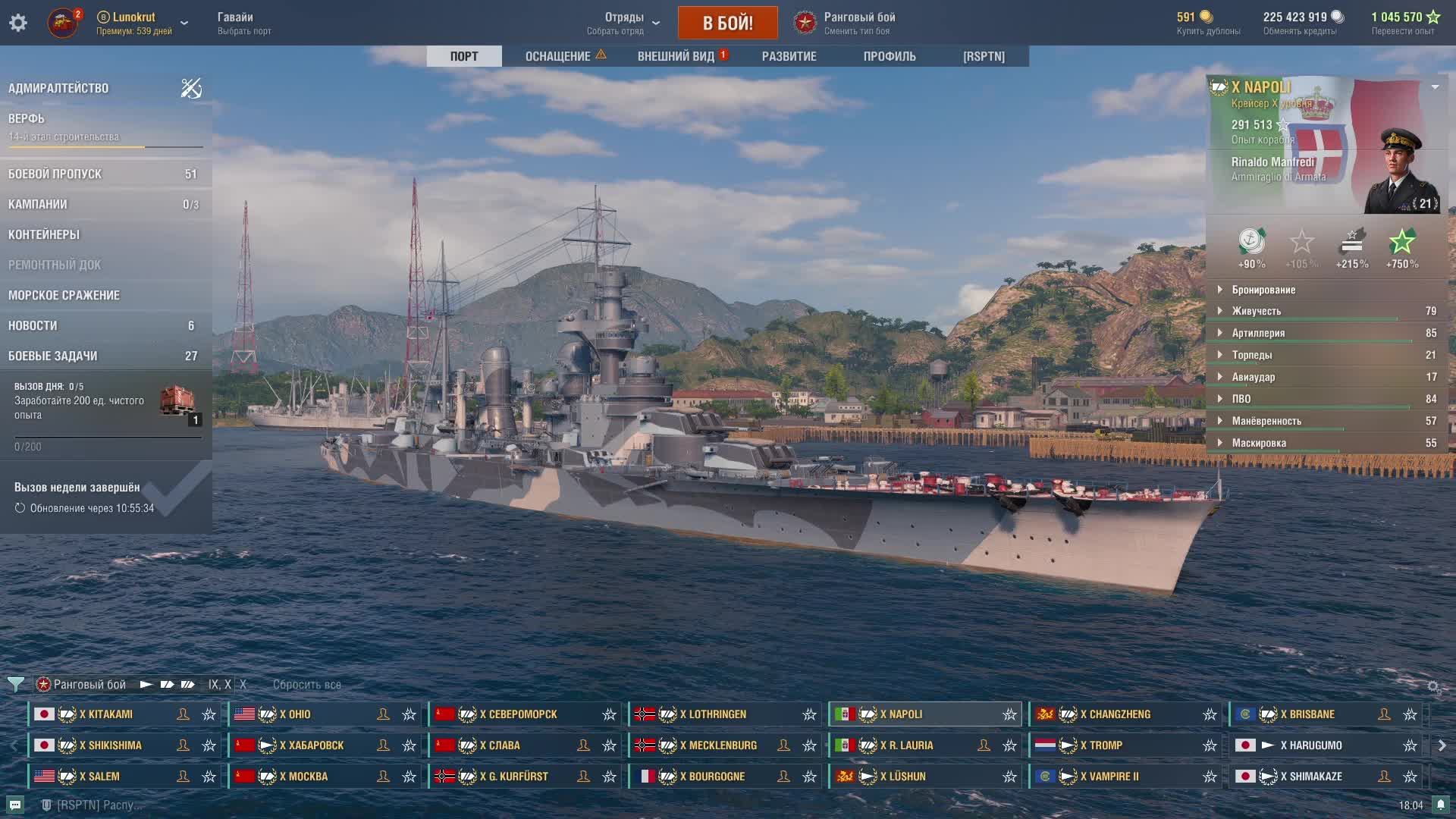Expand the Артиллерия ship stats

1257,333
